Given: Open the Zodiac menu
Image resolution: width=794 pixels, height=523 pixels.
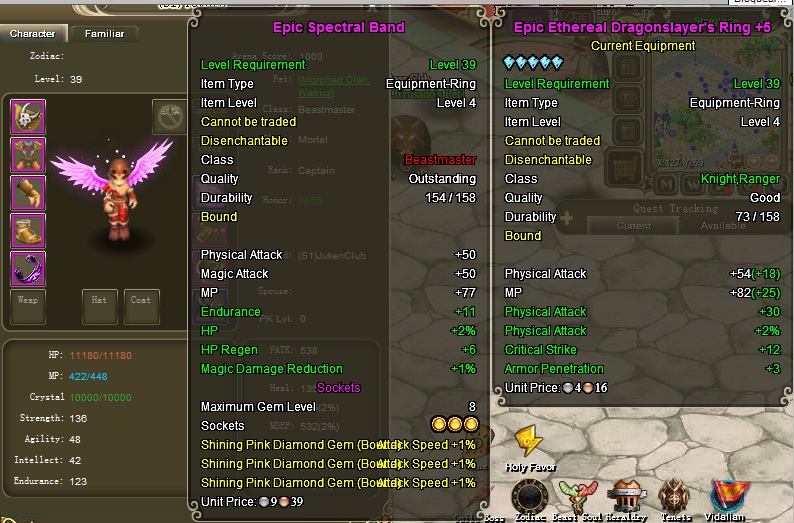Looking at the screenshot, I should 531,495.
